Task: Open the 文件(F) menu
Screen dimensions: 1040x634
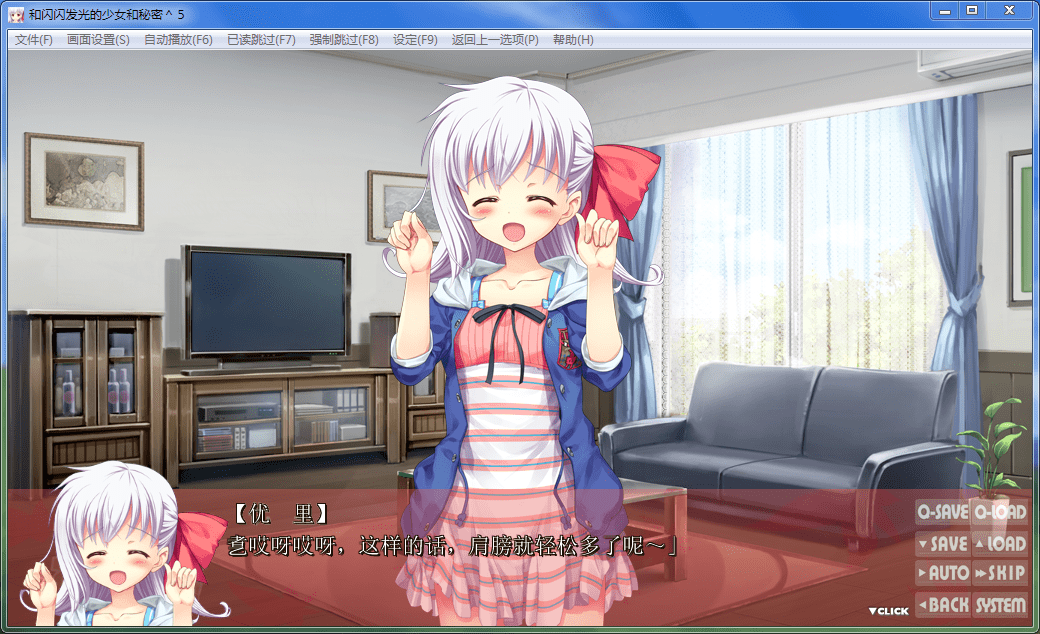Action: coord(34,40)
